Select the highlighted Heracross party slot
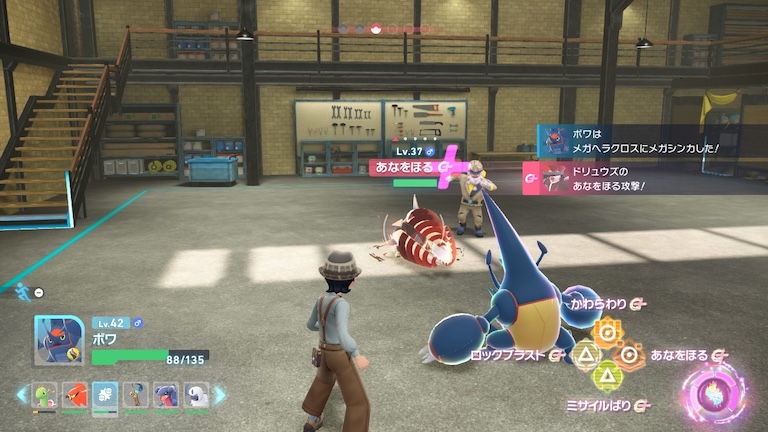 [104, 396]
